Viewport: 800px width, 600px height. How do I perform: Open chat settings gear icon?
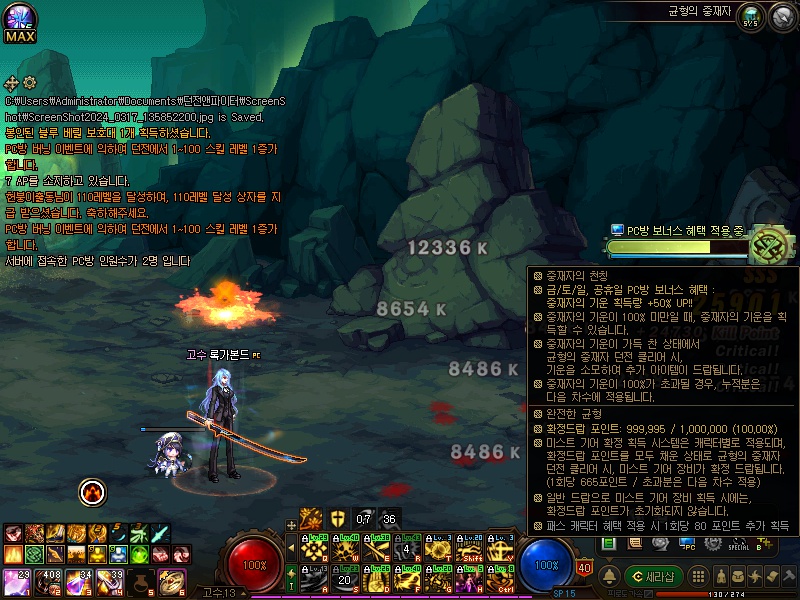(x=29, y=82)
